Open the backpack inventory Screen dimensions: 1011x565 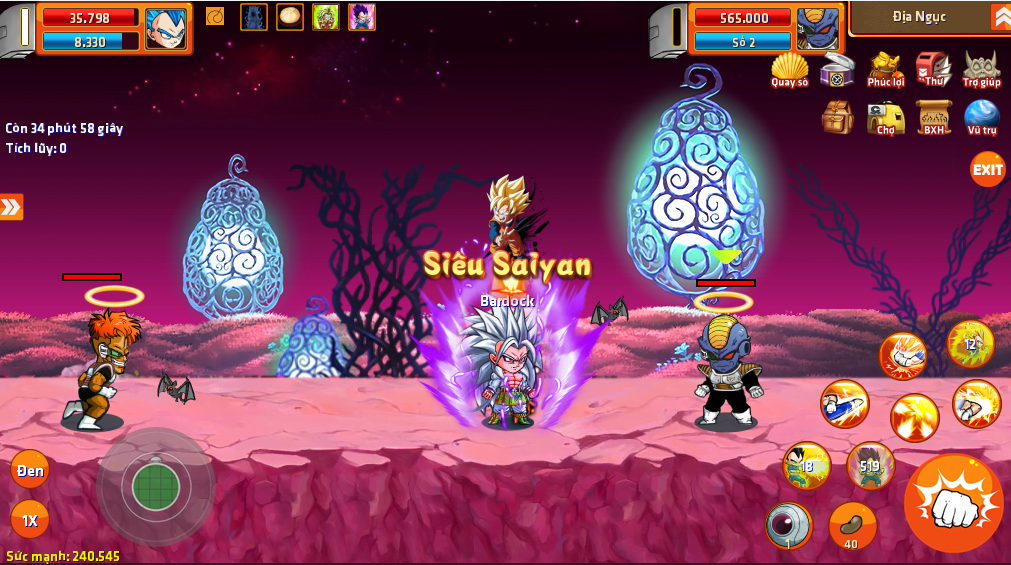(x=838, y=117)
